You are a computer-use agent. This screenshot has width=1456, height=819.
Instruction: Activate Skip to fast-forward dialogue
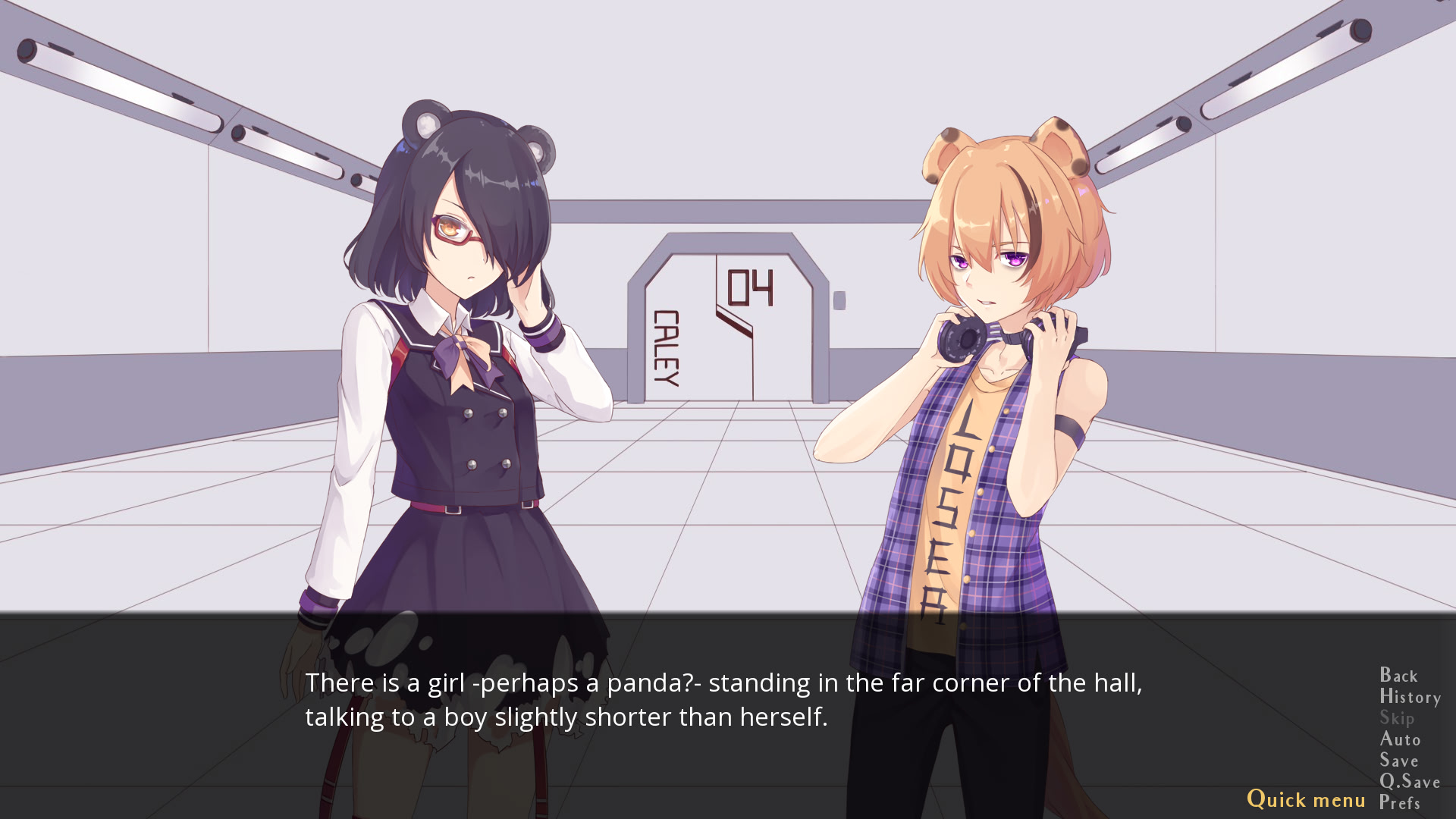(x=1397, y=718)
